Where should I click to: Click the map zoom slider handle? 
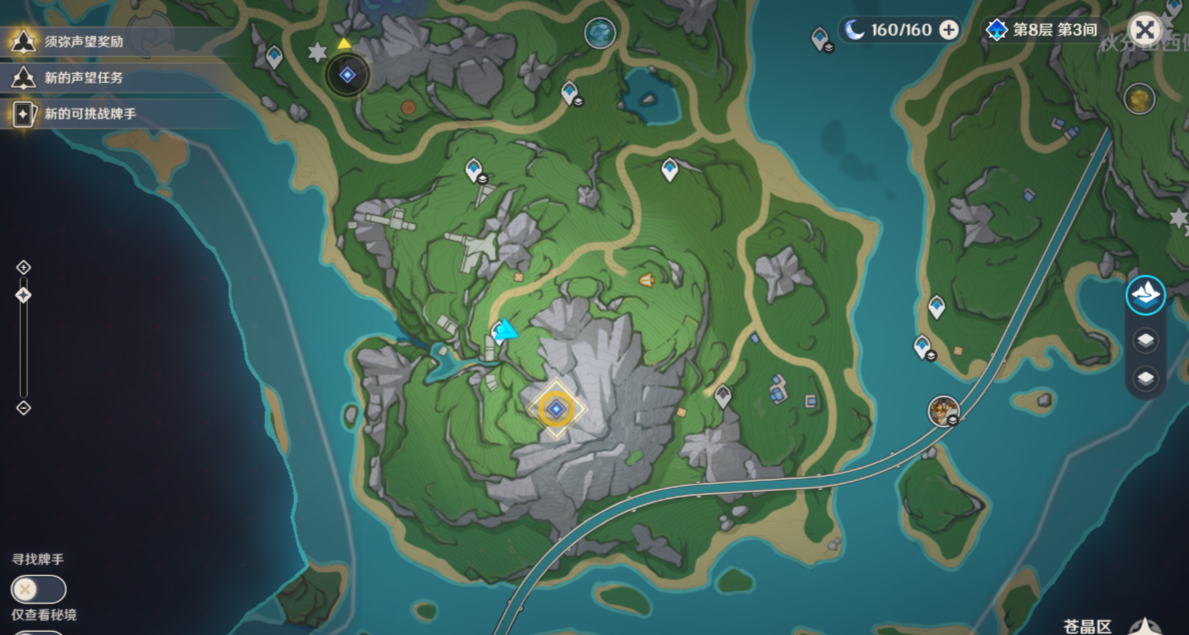(x=24, y=295)
